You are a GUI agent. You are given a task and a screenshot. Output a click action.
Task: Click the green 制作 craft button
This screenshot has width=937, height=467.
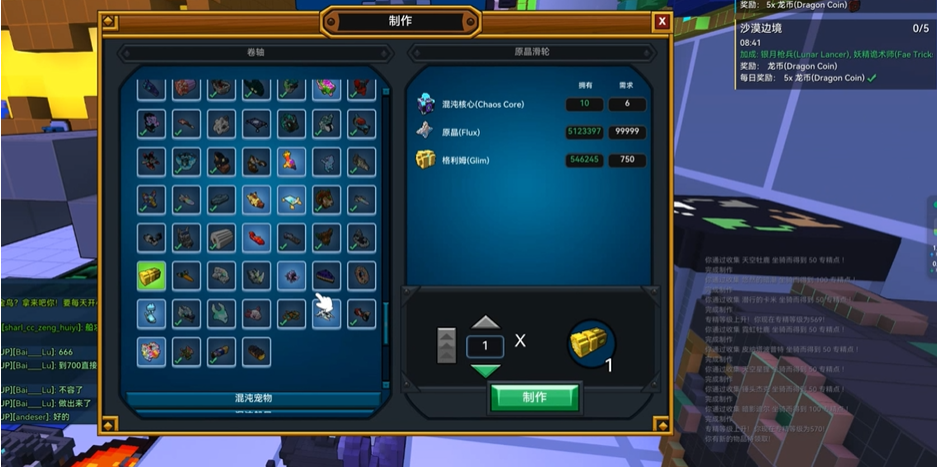click(x=534, y=397)
